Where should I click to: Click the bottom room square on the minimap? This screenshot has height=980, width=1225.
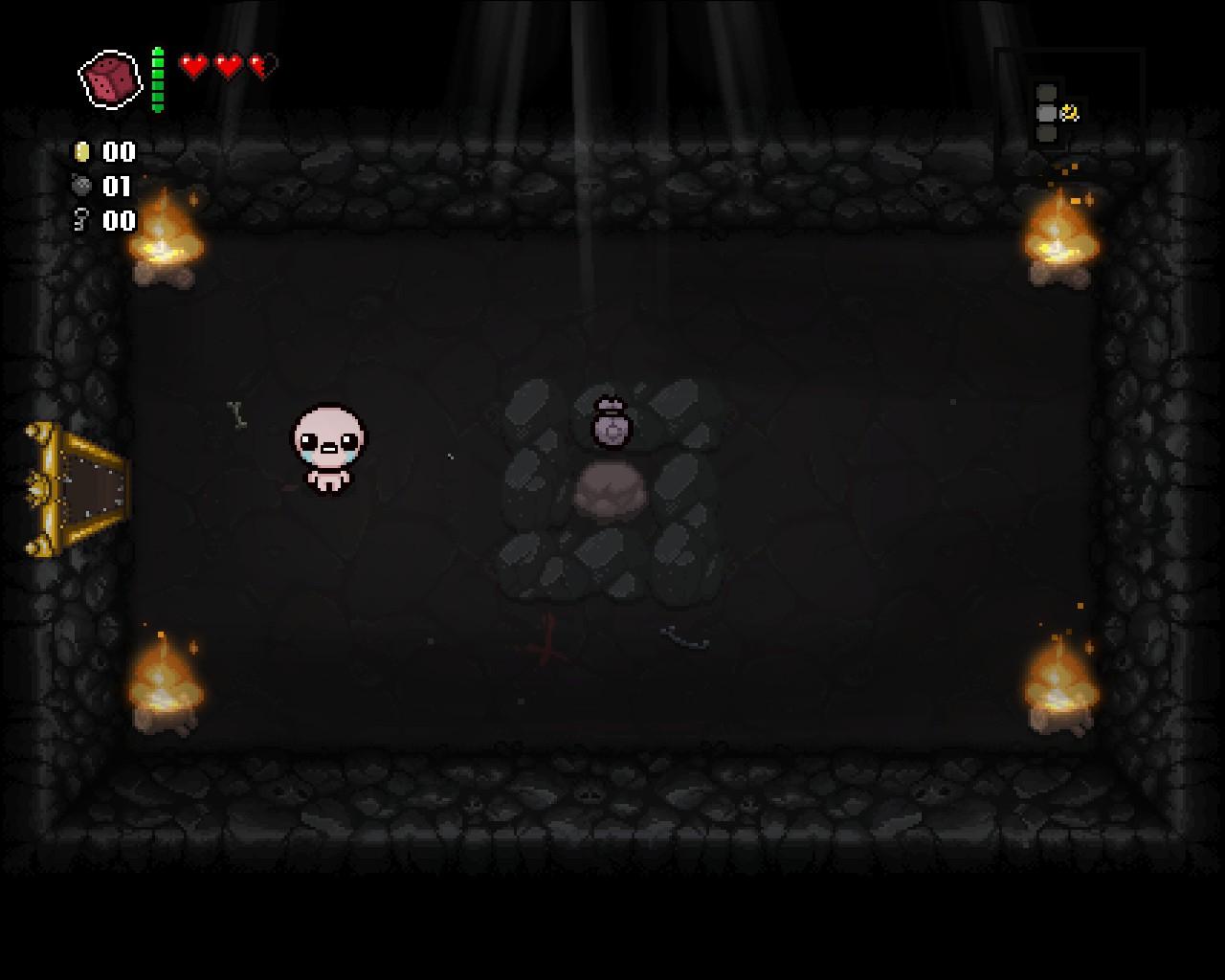pos(1046,134)
